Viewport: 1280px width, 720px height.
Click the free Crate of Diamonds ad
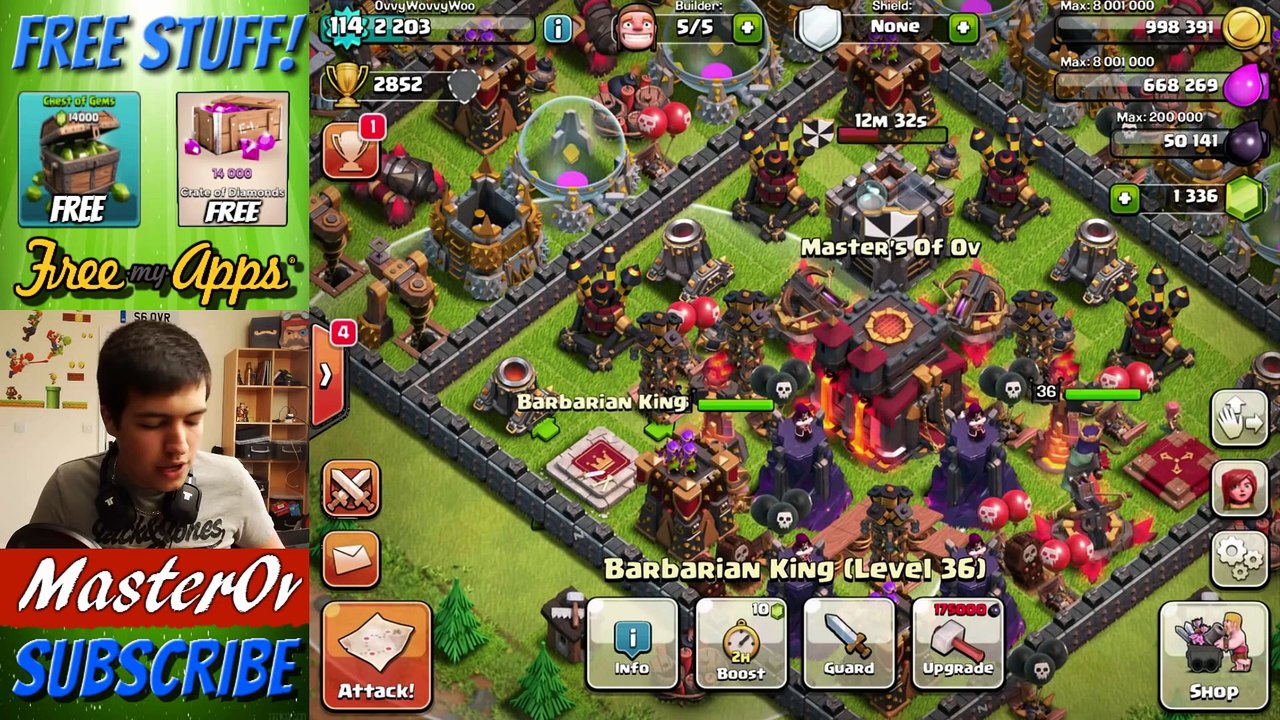(232, 158)
